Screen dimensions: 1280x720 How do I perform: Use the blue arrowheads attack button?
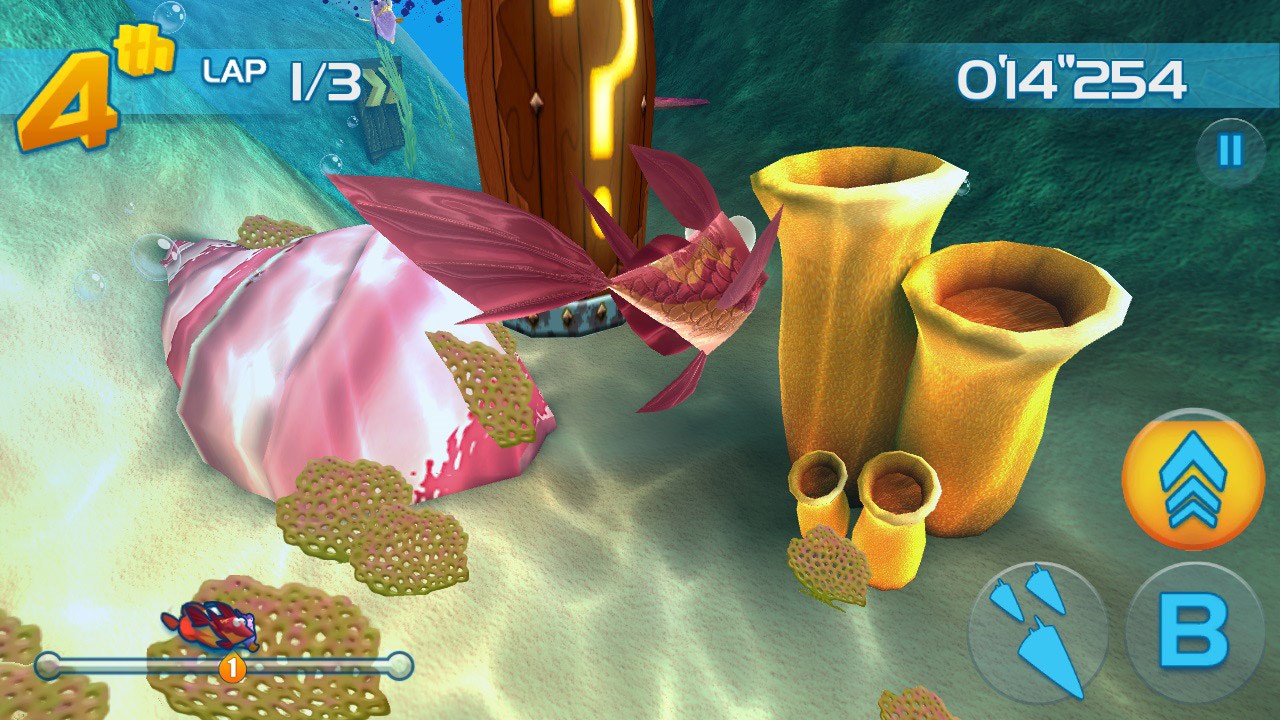pyautogui.click(x=1038, y=632)
